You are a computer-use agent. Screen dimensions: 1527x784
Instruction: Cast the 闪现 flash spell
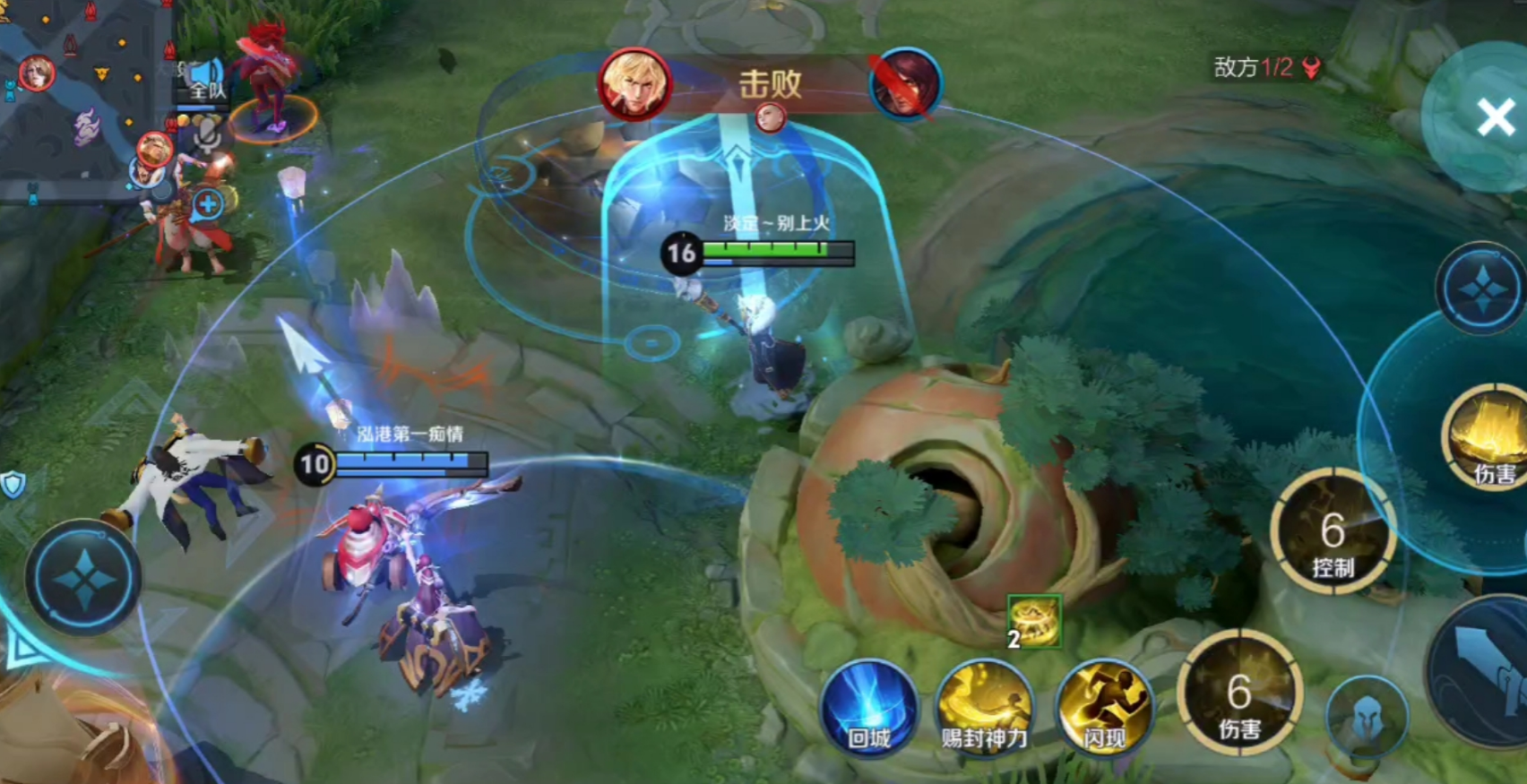click(1103, 709)
